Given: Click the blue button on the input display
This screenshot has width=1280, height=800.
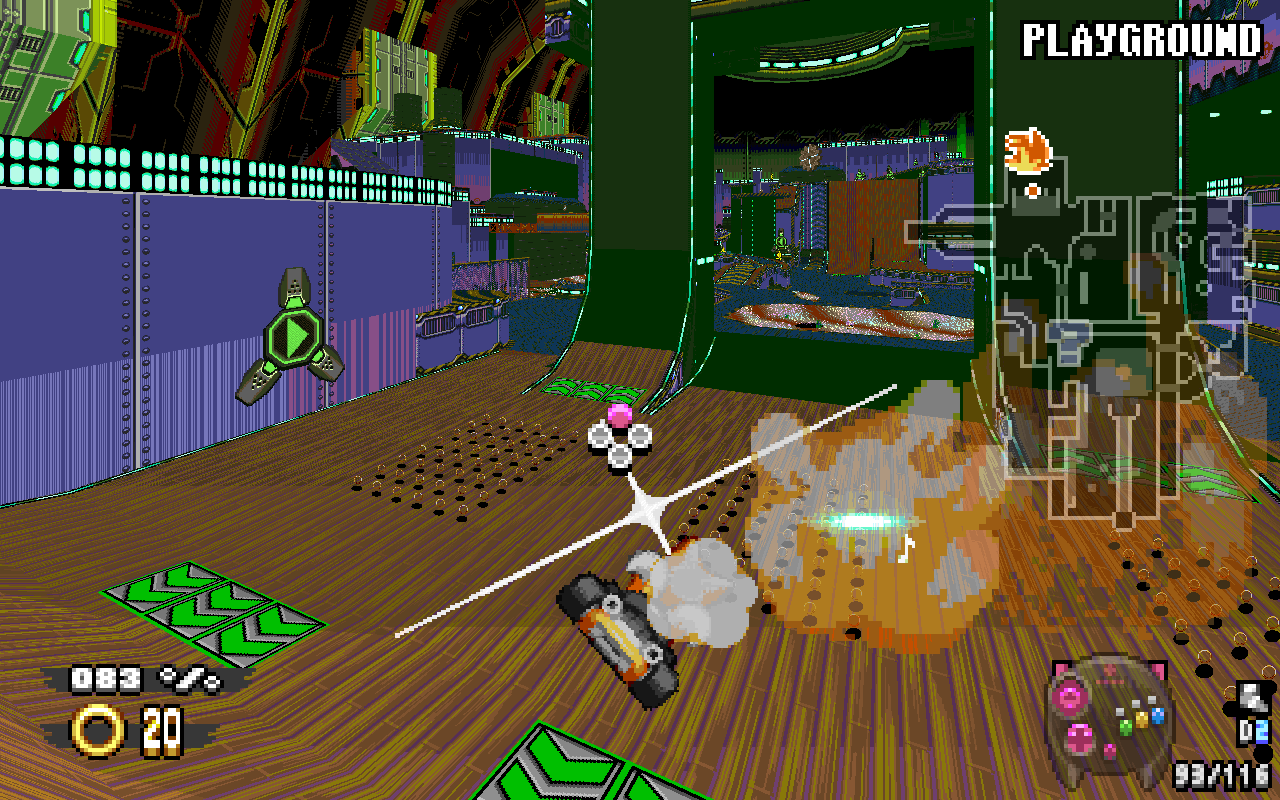Looking at the screenshot, I should 1158,715.
